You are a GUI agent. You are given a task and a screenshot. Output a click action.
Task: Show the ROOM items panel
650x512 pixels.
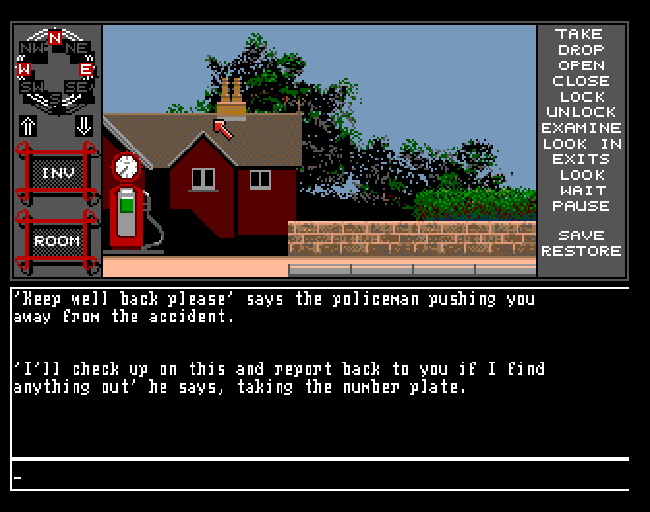tap(56, 241)
